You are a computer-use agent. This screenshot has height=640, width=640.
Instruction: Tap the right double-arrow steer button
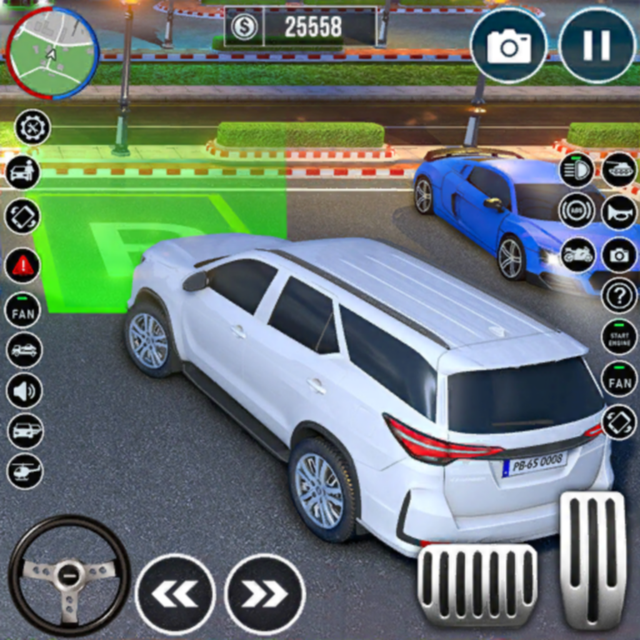265,594
